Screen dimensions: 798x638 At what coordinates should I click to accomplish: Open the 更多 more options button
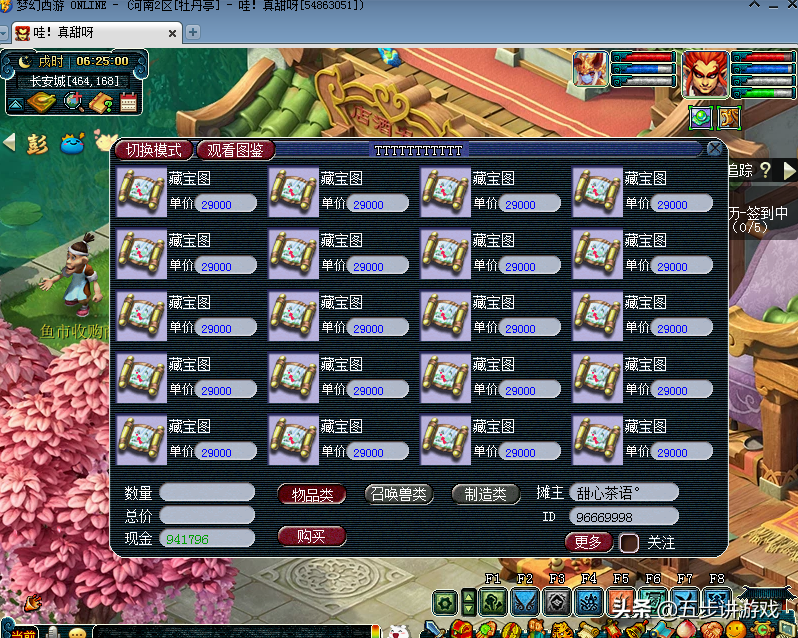(588, 542)
